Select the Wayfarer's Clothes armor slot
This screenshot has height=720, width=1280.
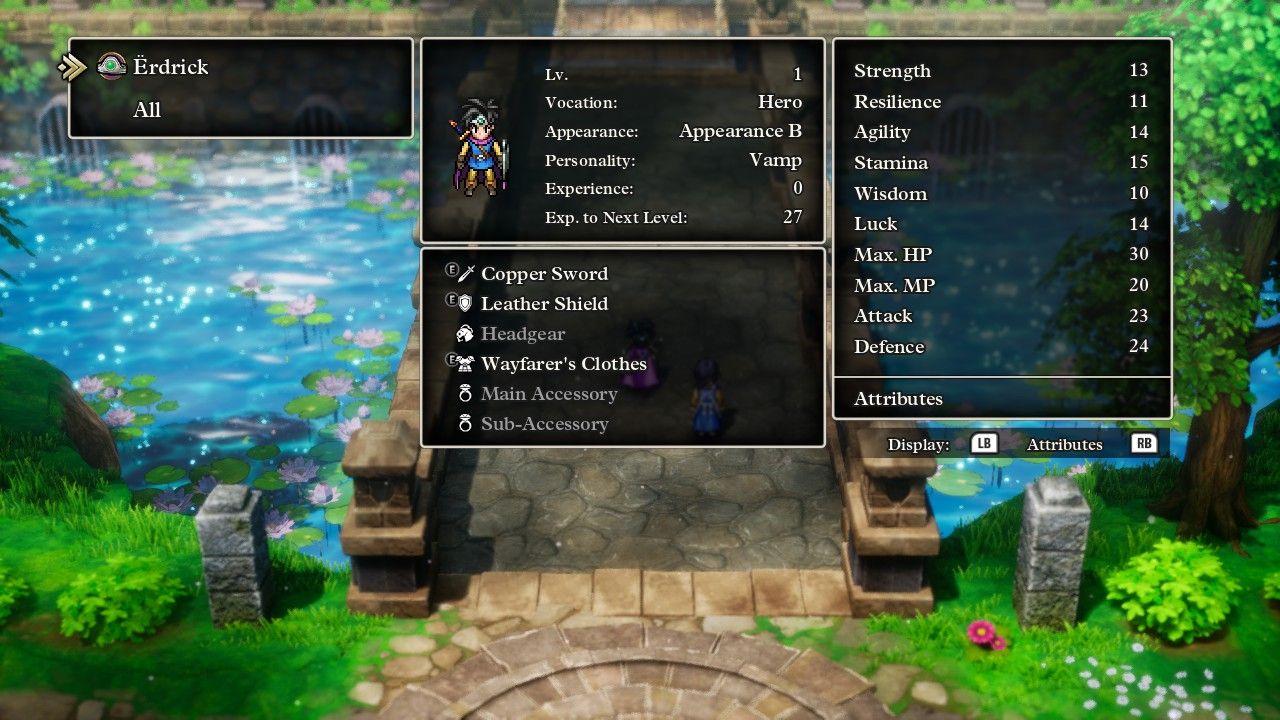pos(563,364)
